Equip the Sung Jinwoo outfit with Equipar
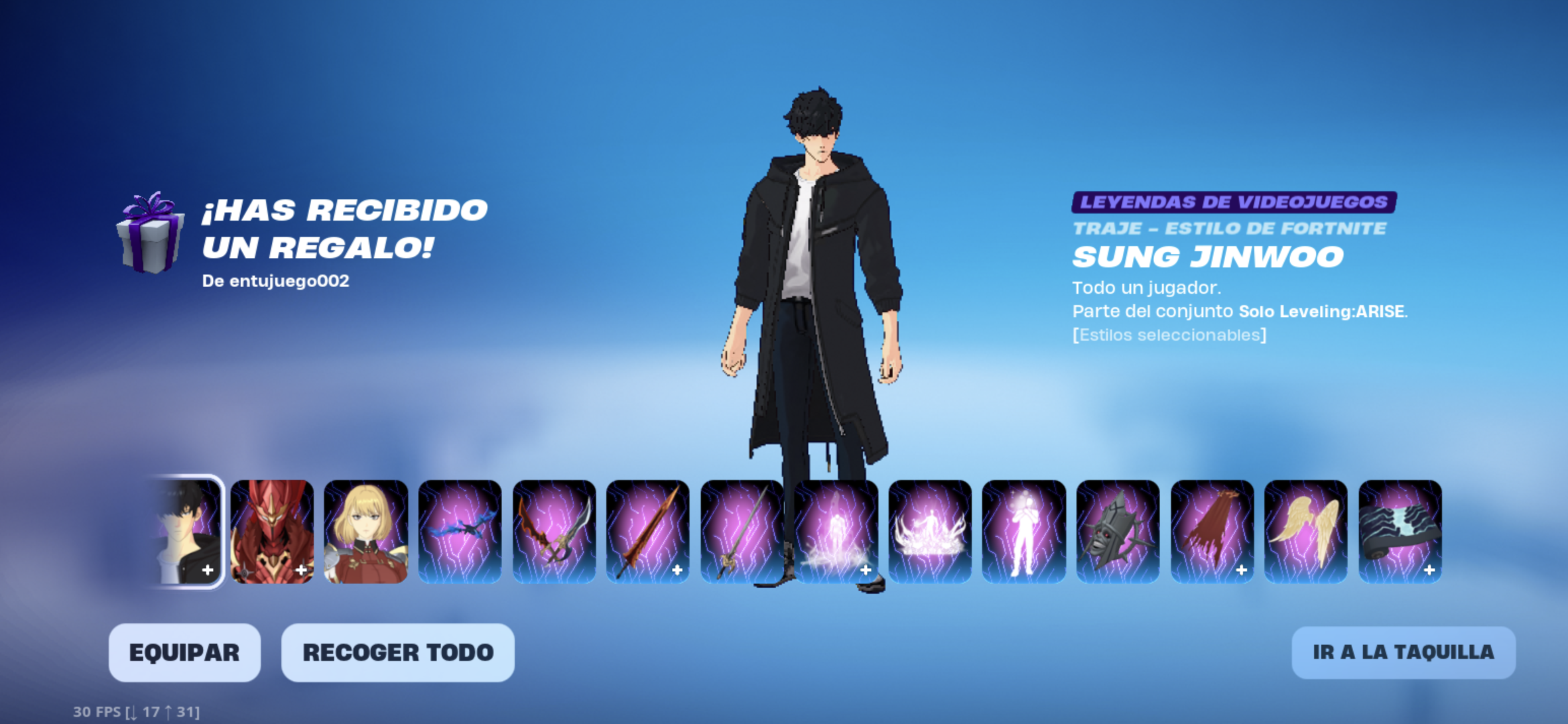The height and width of the screenshot is (724, 1568). point(184,652)
